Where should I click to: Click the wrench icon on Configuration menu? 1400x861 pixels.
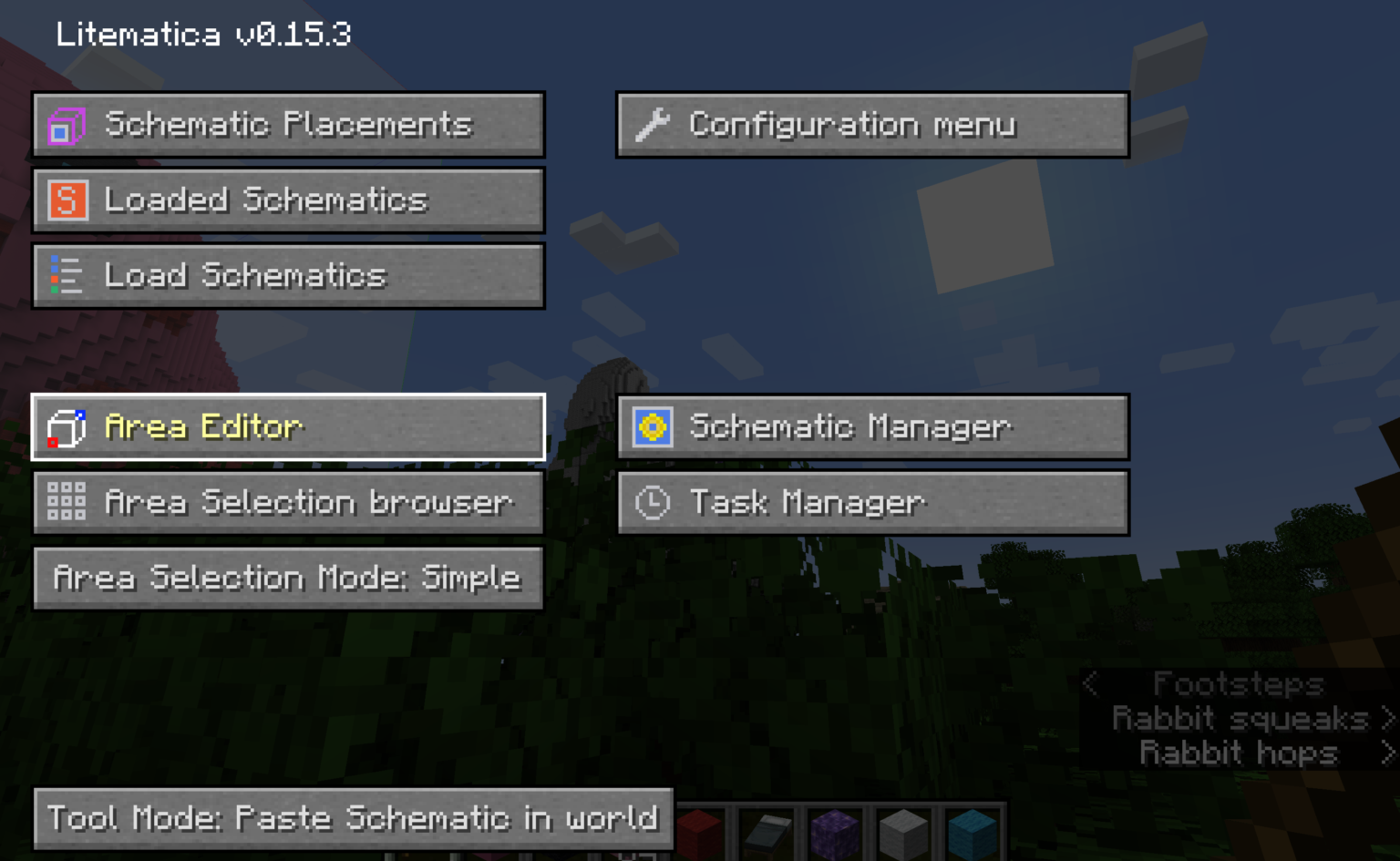point(654,124)
